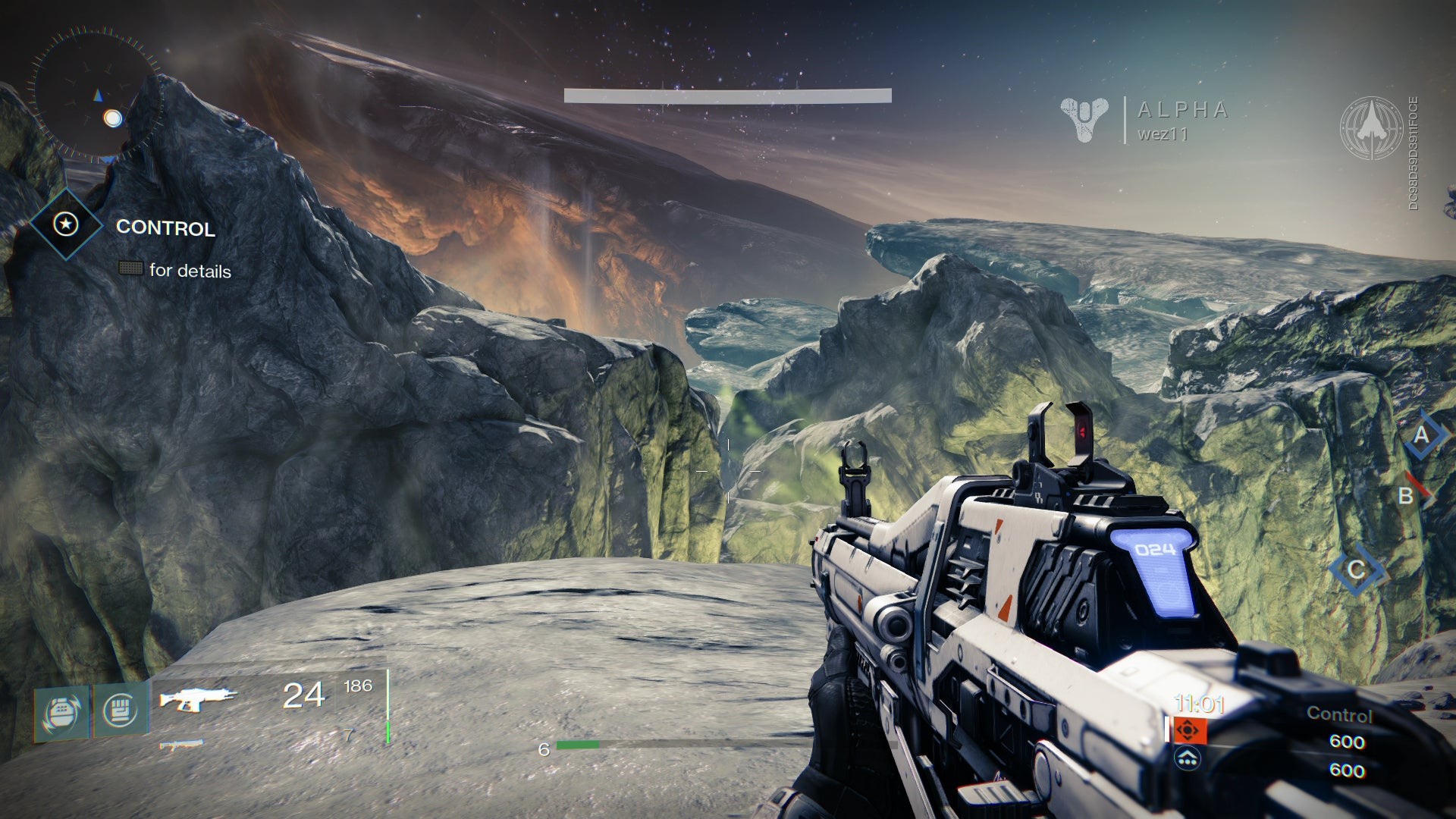Switch to the secondary weapon icon
This screenshot has height=819, width=1456.
click(182, 745)
